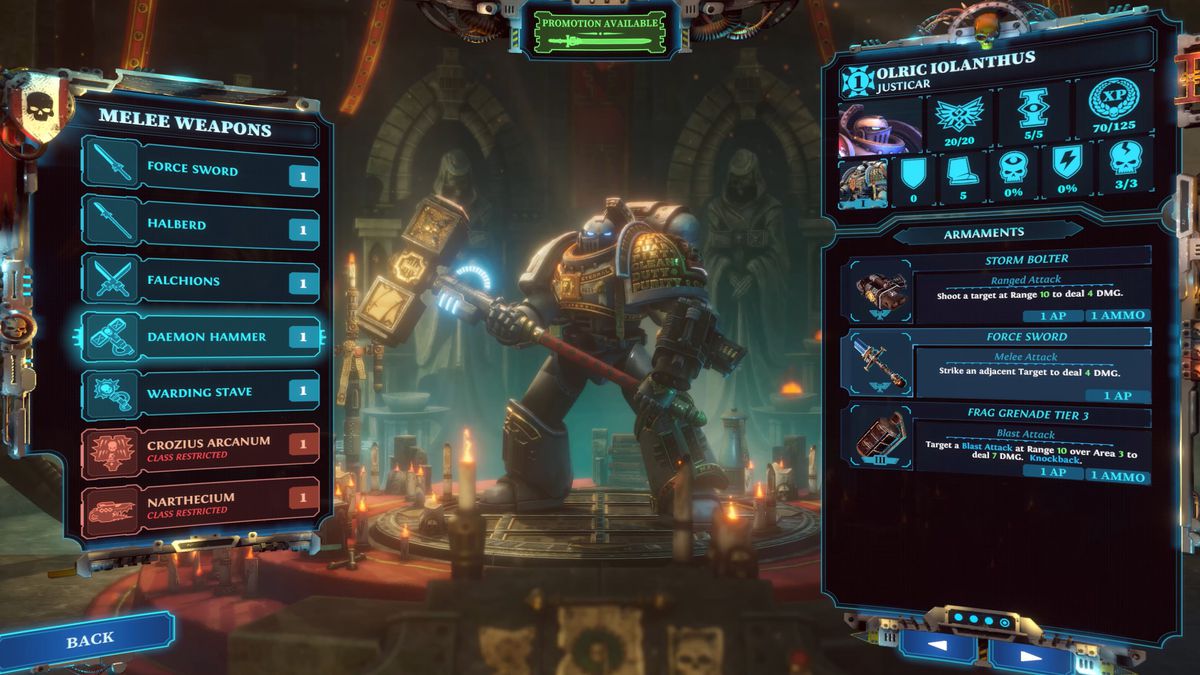Image resolution: width=1200 pixels, height=675 pixels.
Task: Equip the Daemon Hammer
Action: [200, 337]
